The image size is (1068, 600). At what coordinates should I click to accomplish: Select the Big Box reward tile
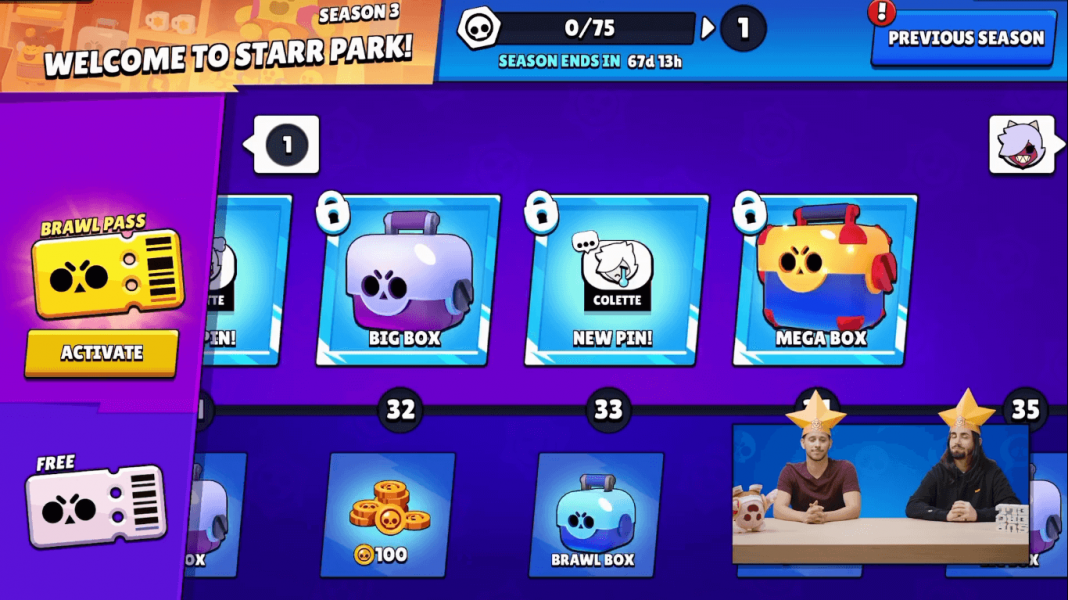[x=406, y=281]
